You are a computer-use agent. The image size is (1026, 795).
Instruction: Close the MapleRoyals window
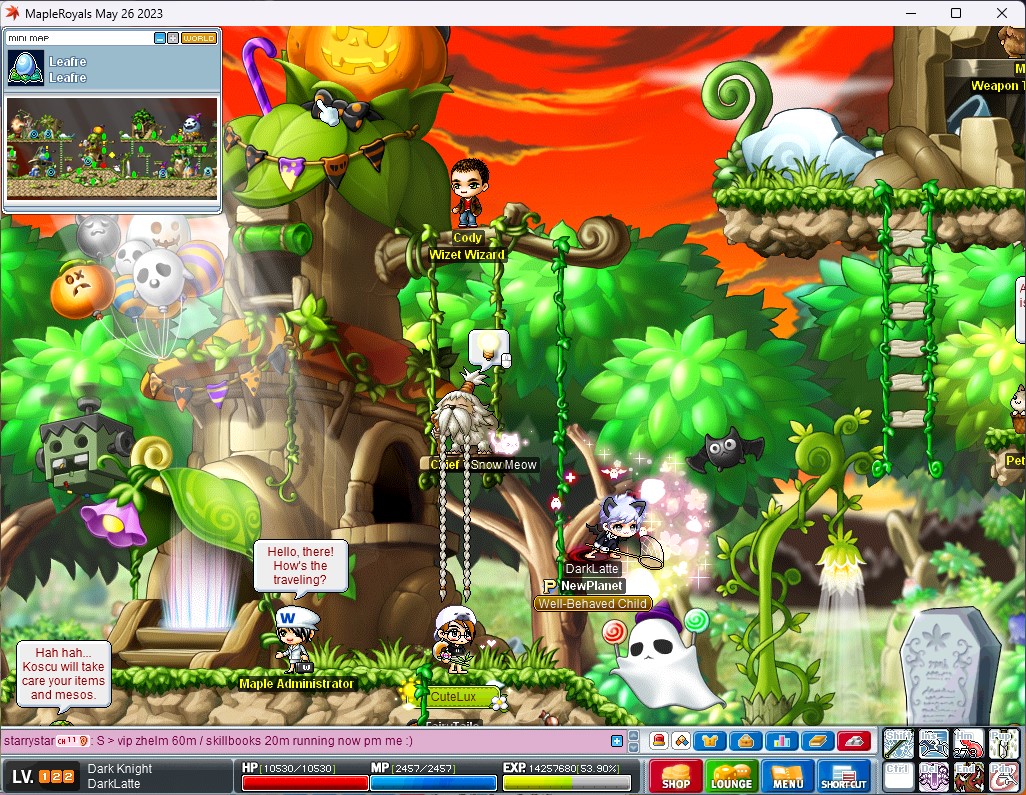pos(1002,13)
